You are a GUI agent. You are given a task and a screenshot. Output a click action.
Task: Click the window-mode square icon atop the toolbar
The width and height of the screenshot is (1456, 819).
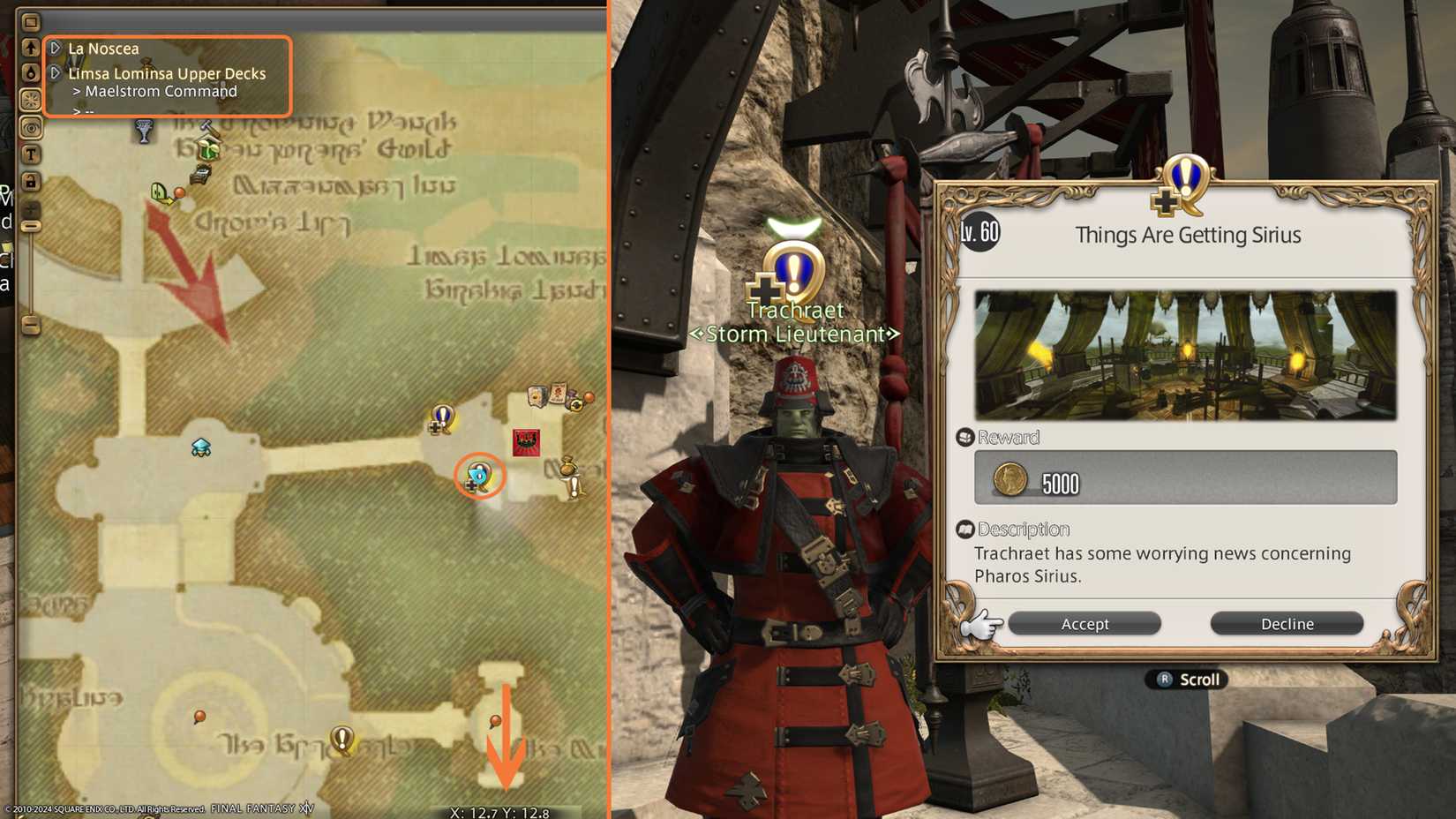pyautogui.click(x=31, y=20)
